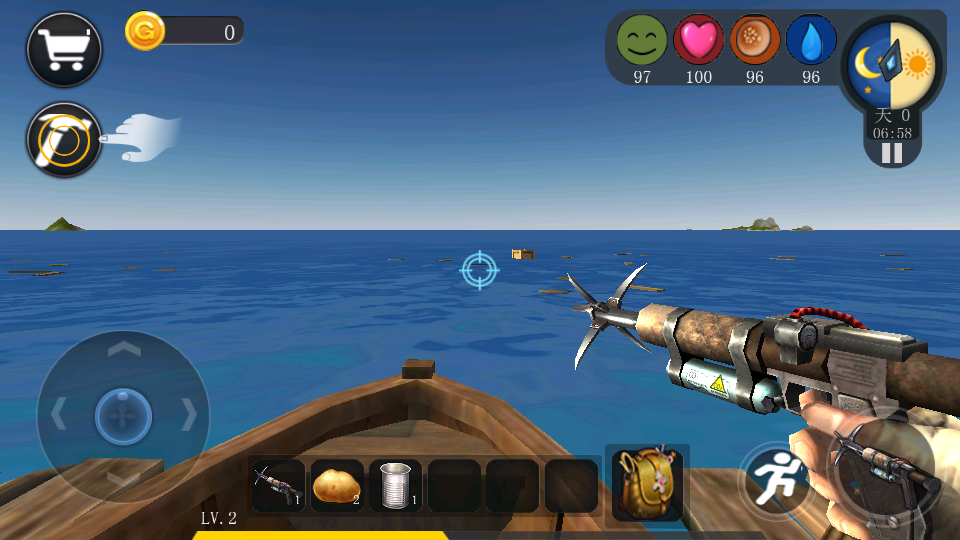The width and height of the screenshot is (960, 540).
Task: Tap the joystick's left arrow
Action: point(59,413)
